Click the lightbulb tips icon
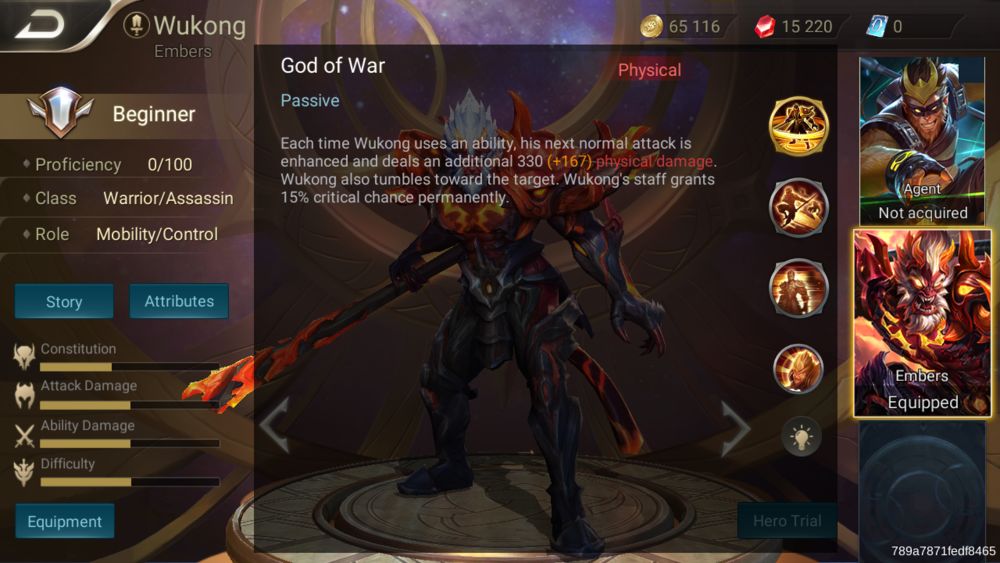 coord(801,436)
